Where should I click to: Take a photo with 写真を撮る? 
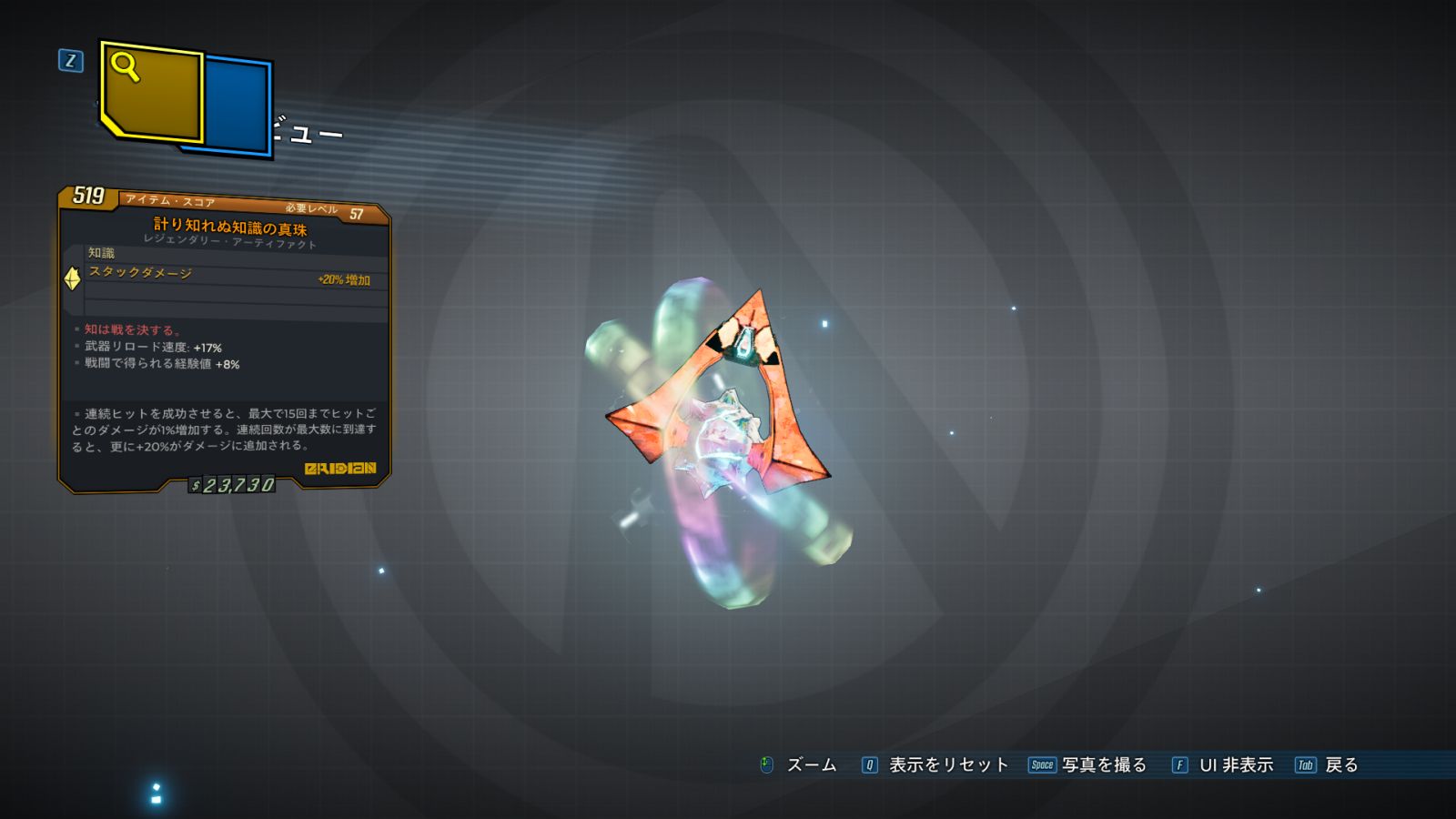click(x=1087, y=765)
